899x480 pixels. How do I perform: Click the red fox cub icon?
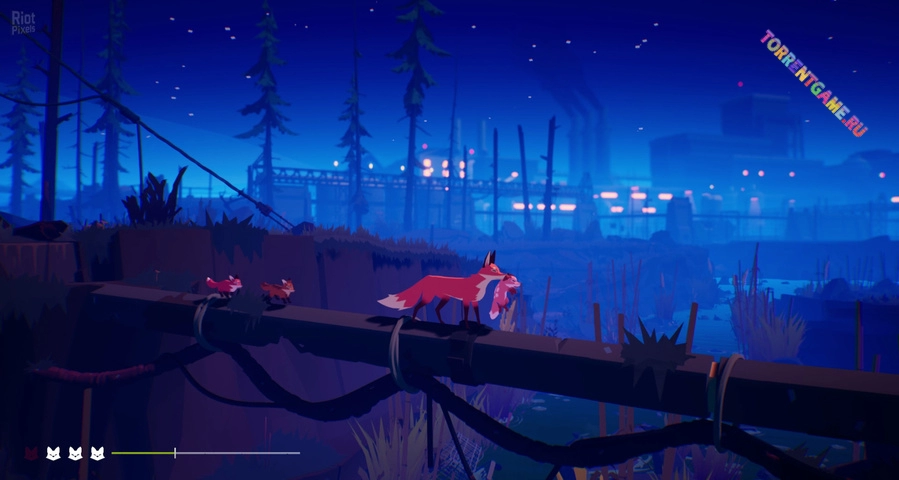pos(31,454)
